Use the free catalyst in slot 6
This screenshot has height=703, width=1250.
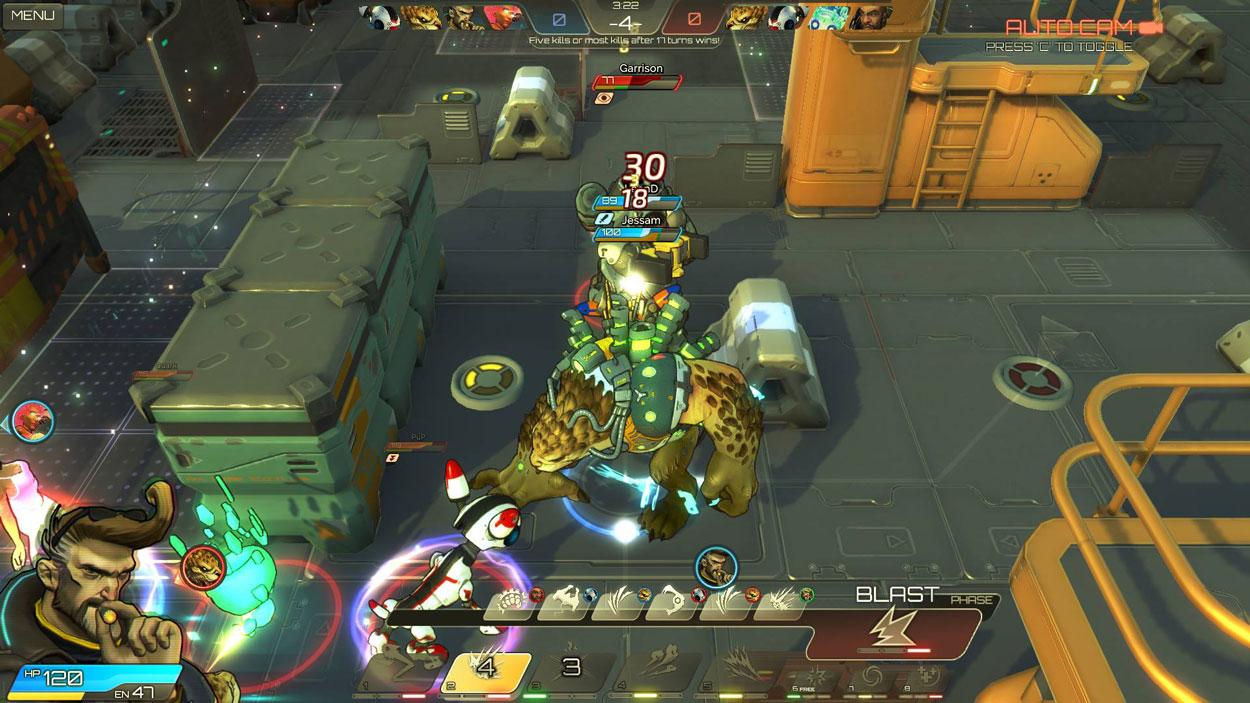pyautogui.click(x=815, y=673)
